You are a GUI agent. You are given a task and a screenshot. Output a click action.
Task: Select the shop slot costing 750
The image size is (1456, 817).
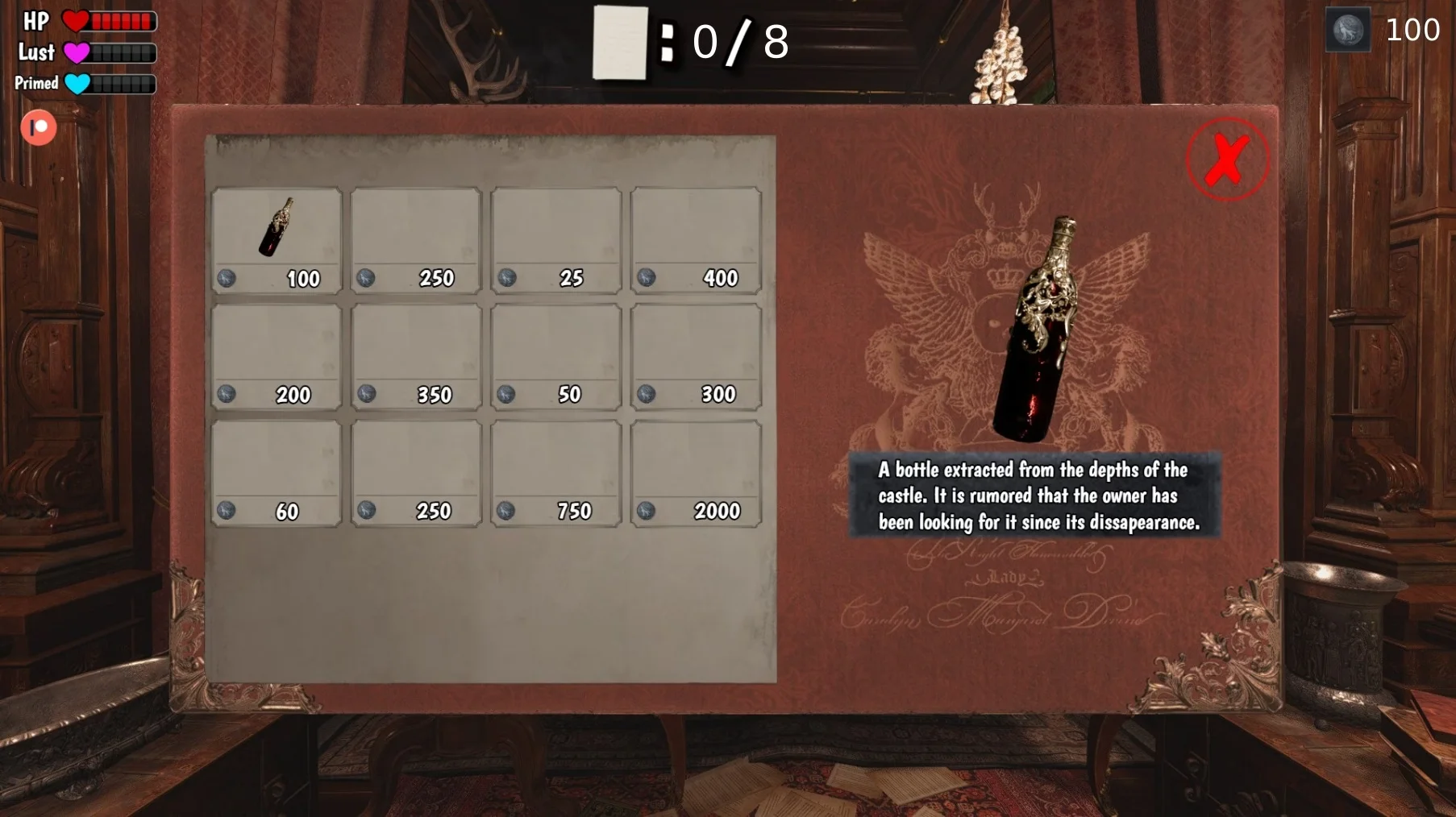coord(555,473)
